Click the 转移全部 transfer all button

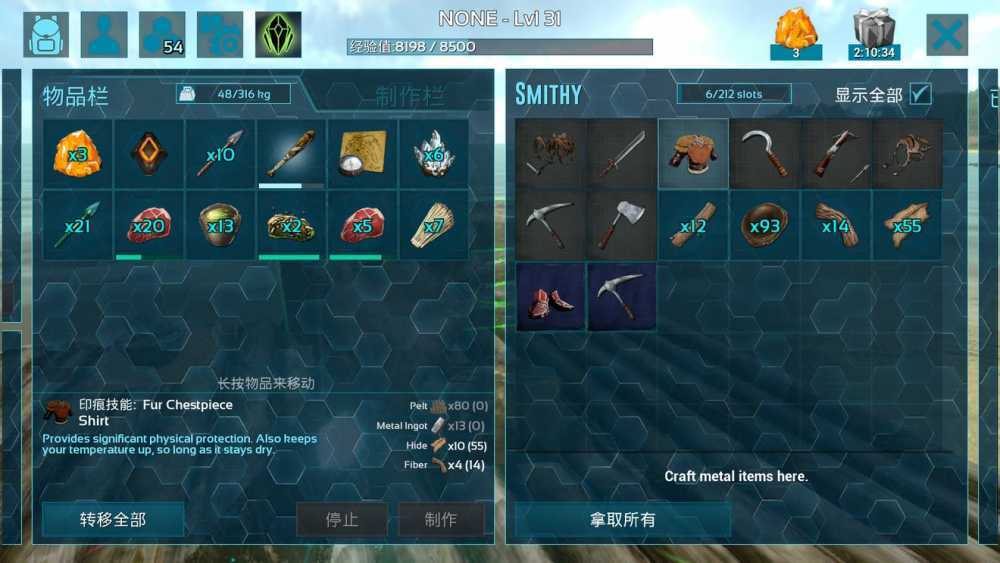click(113, 520)
